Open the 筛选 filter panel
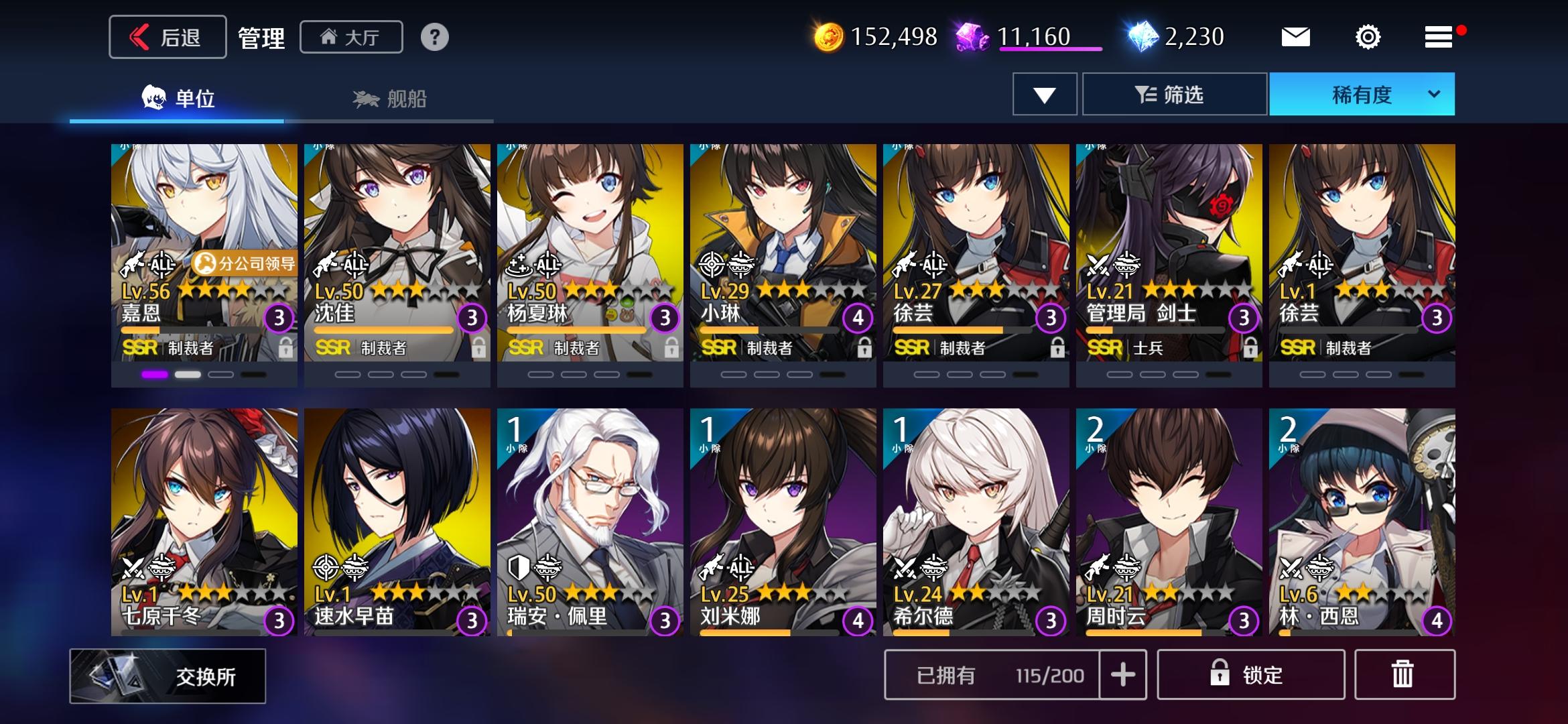 coord(1174,94)
